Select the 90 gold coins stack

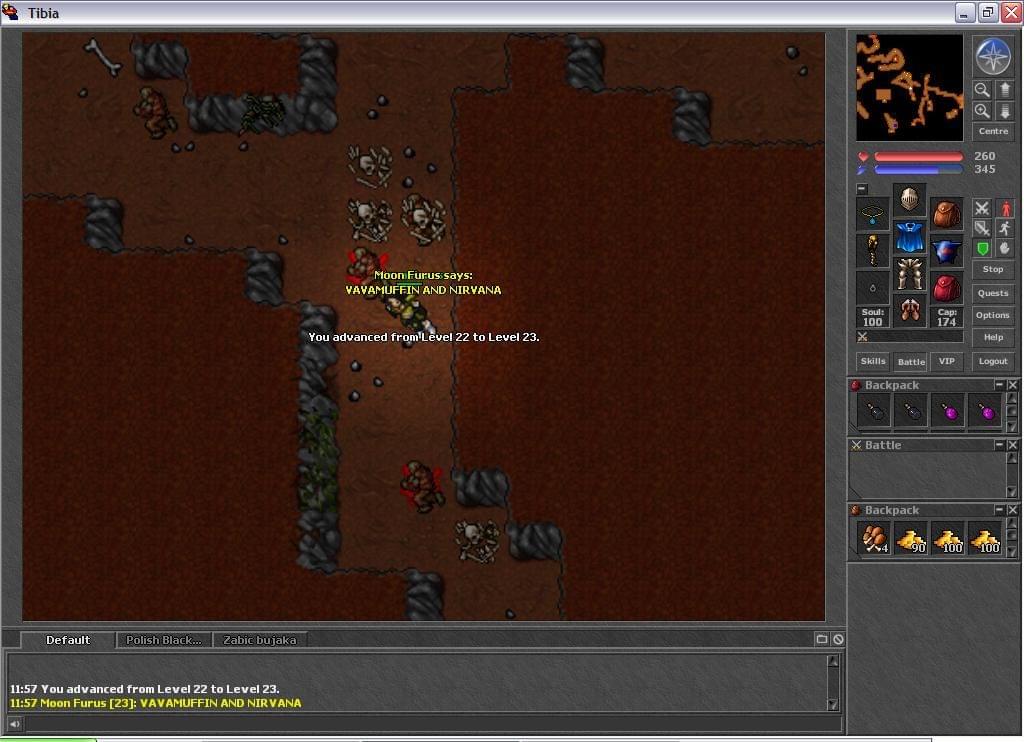[x=911, y=538]
